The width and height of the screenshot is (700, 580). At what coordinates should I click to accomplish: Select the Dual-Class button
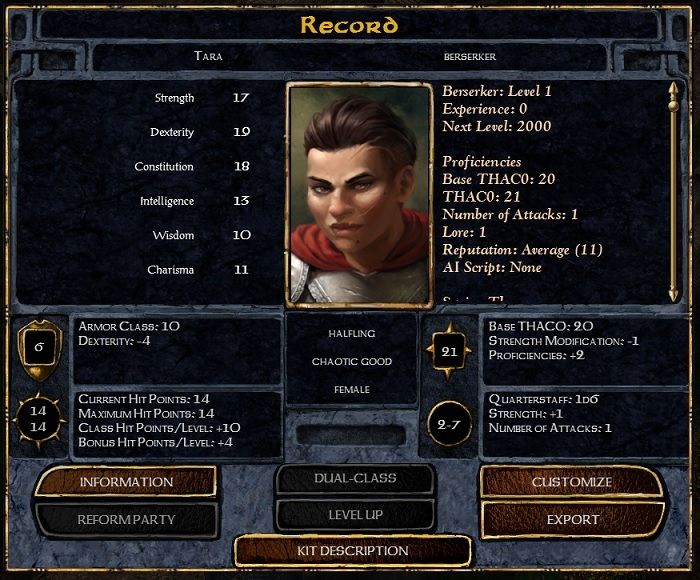tap(355, 479)
